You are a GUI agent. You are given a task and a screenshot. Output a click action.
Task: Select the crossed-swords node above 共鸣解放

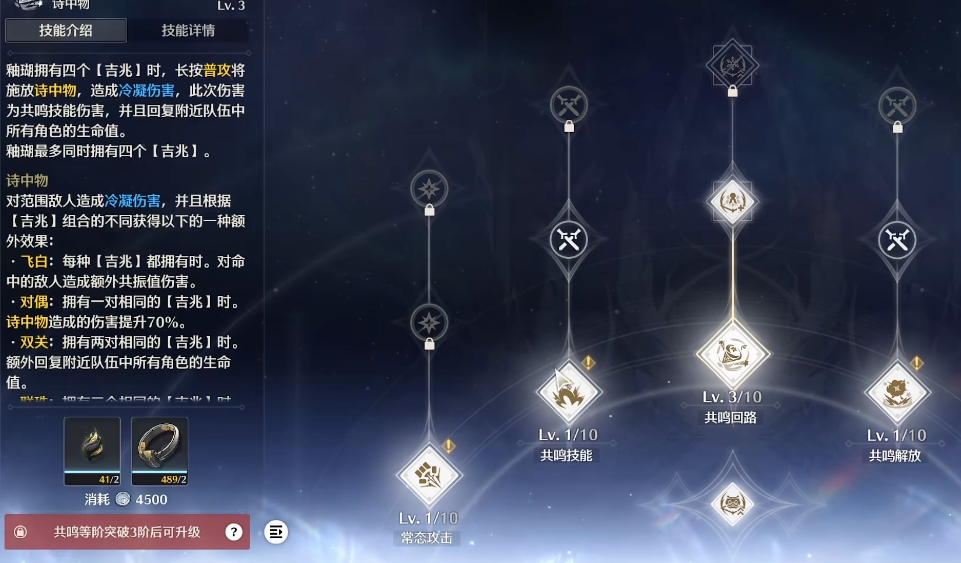897,240
